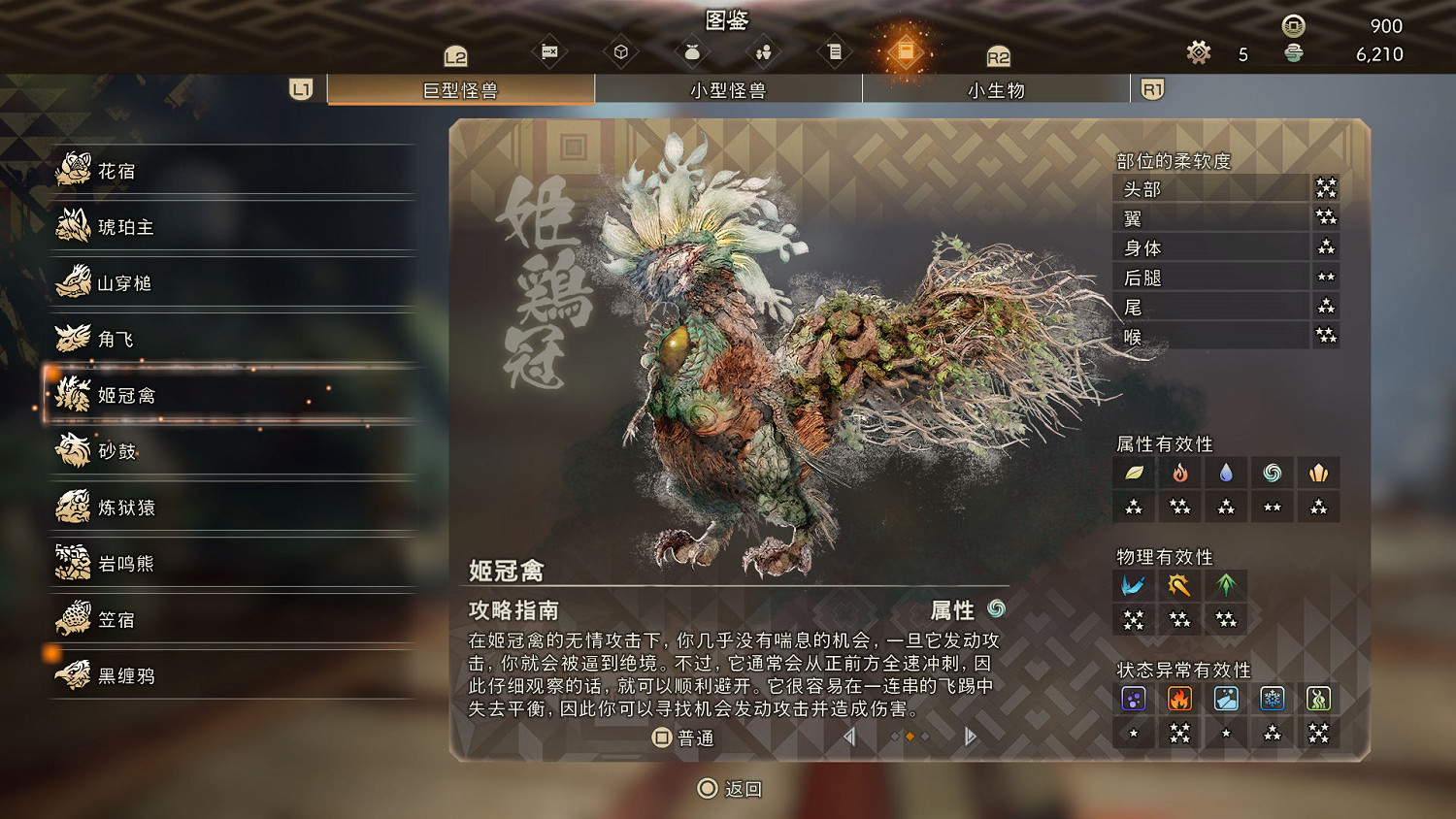This screenshot has height=819, width=1456.
Task: Open the field guide book icon in top navigation
Action: click(906, 50)
